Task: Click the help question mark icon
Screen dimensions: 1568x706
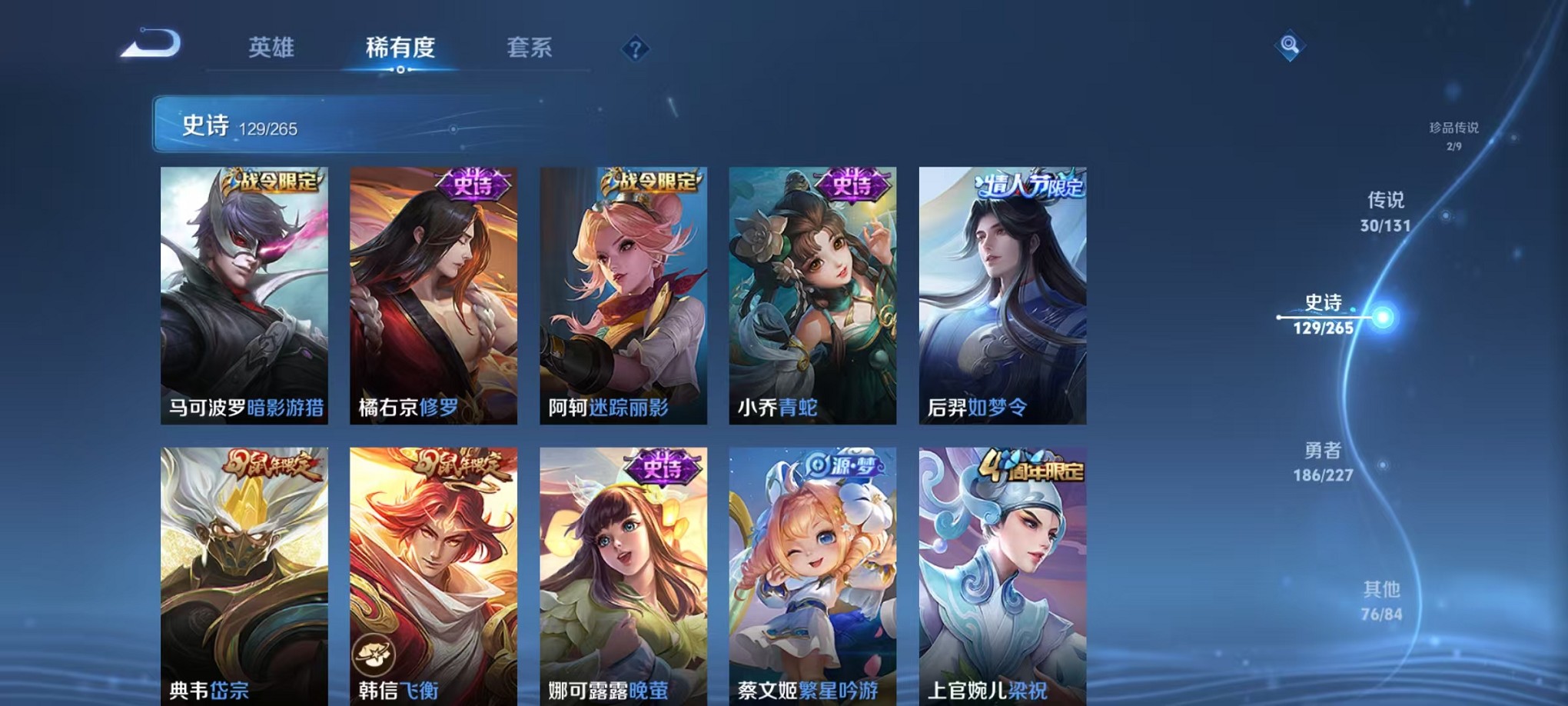Action: (635, 50)
